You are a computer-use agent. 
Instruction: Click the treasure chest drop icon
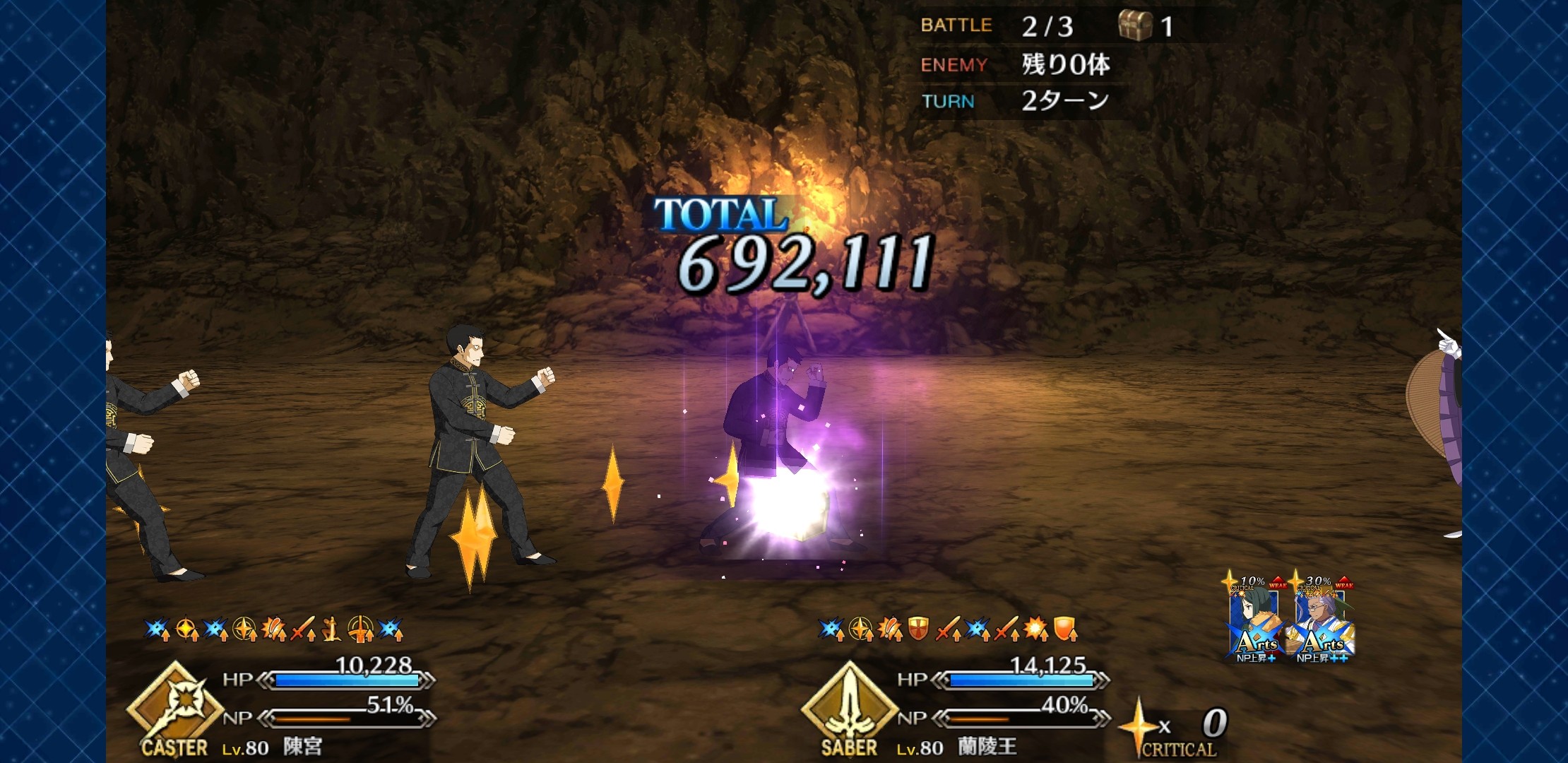click(x=1134, y=25)
